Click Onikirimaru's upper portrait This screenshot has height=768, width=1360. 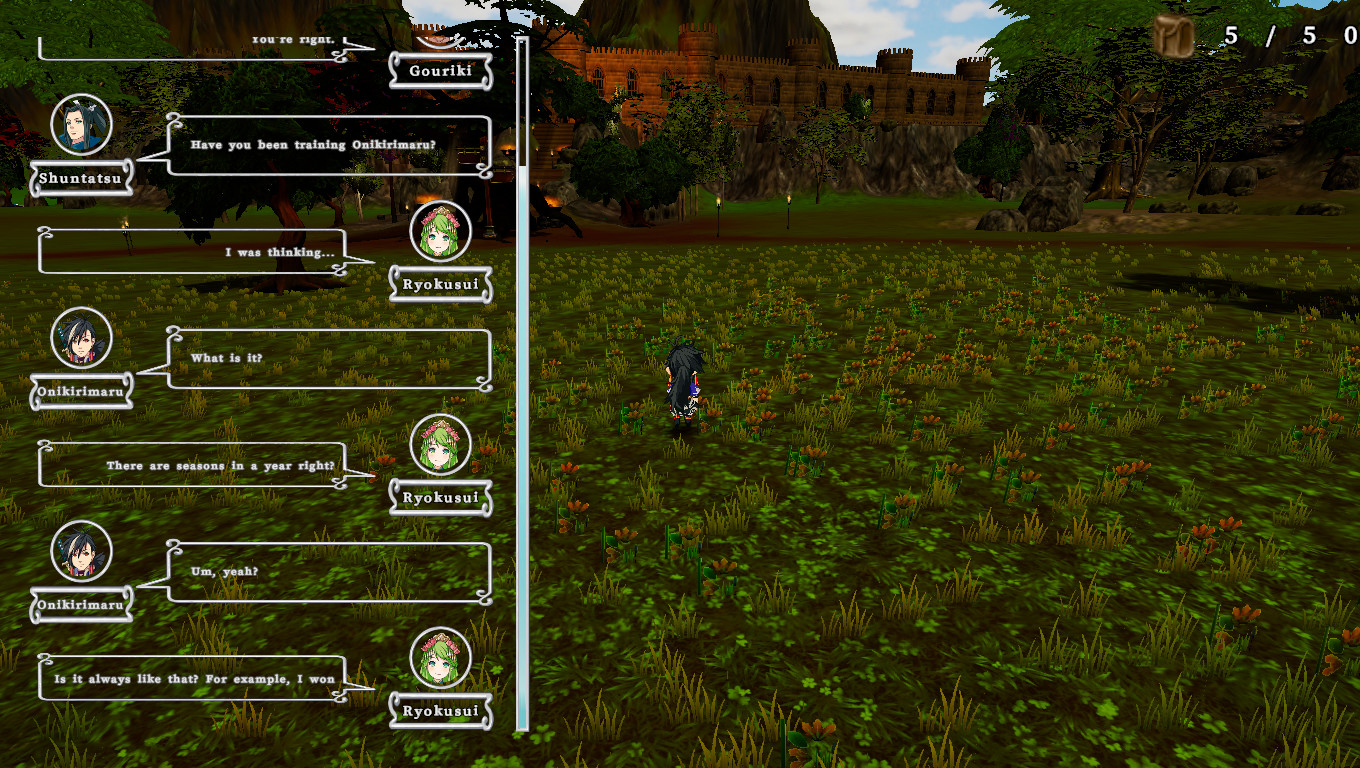click(x=81, y=340)
